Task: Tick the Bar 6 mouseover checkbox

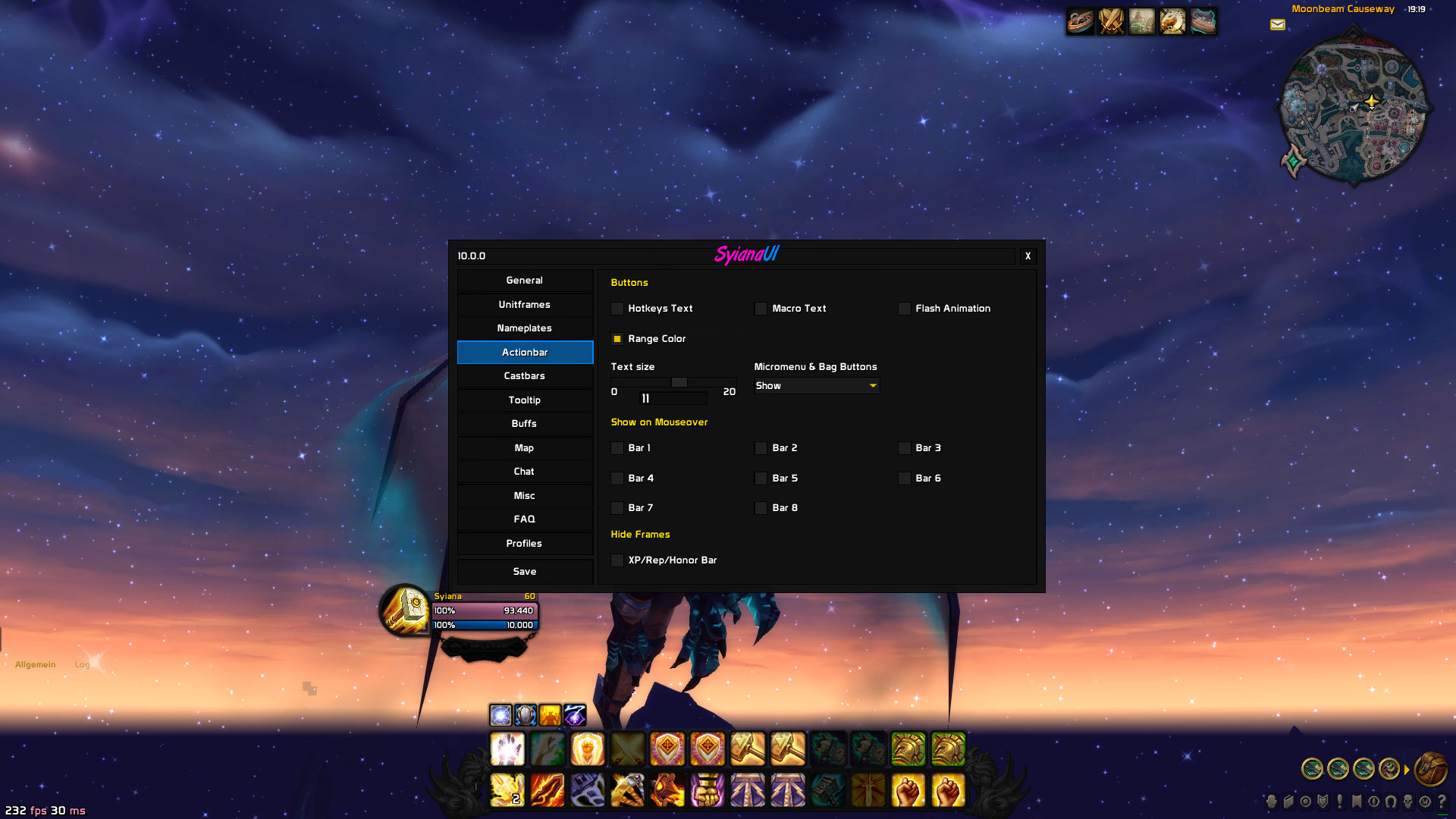Action: (904, 479)
